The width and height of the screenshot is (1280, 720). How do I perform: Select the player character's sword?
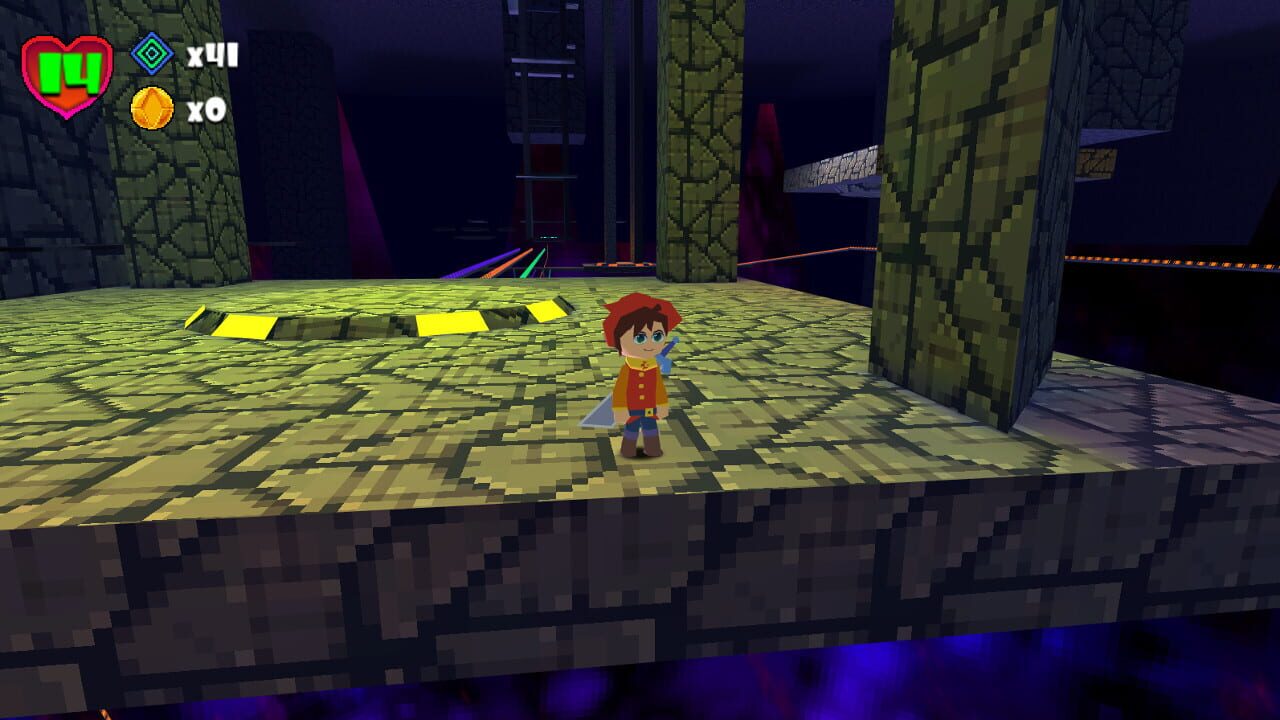597,415
